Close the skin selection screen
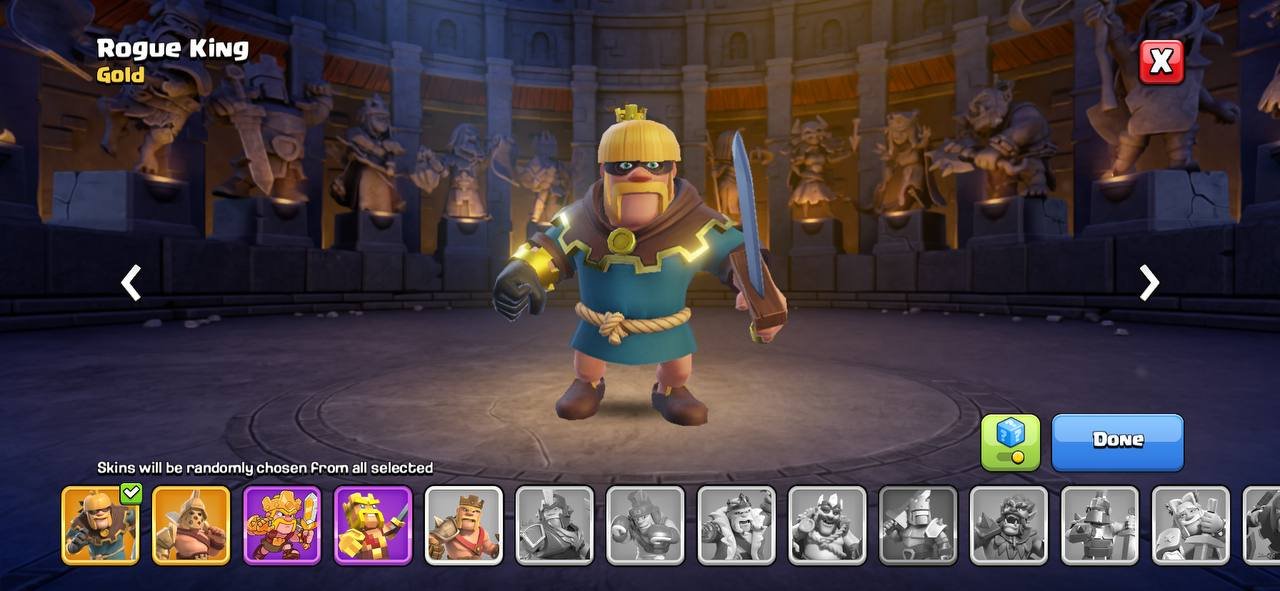Image resolution: width=1280 pixels, height=591 pixels. 1161,62
